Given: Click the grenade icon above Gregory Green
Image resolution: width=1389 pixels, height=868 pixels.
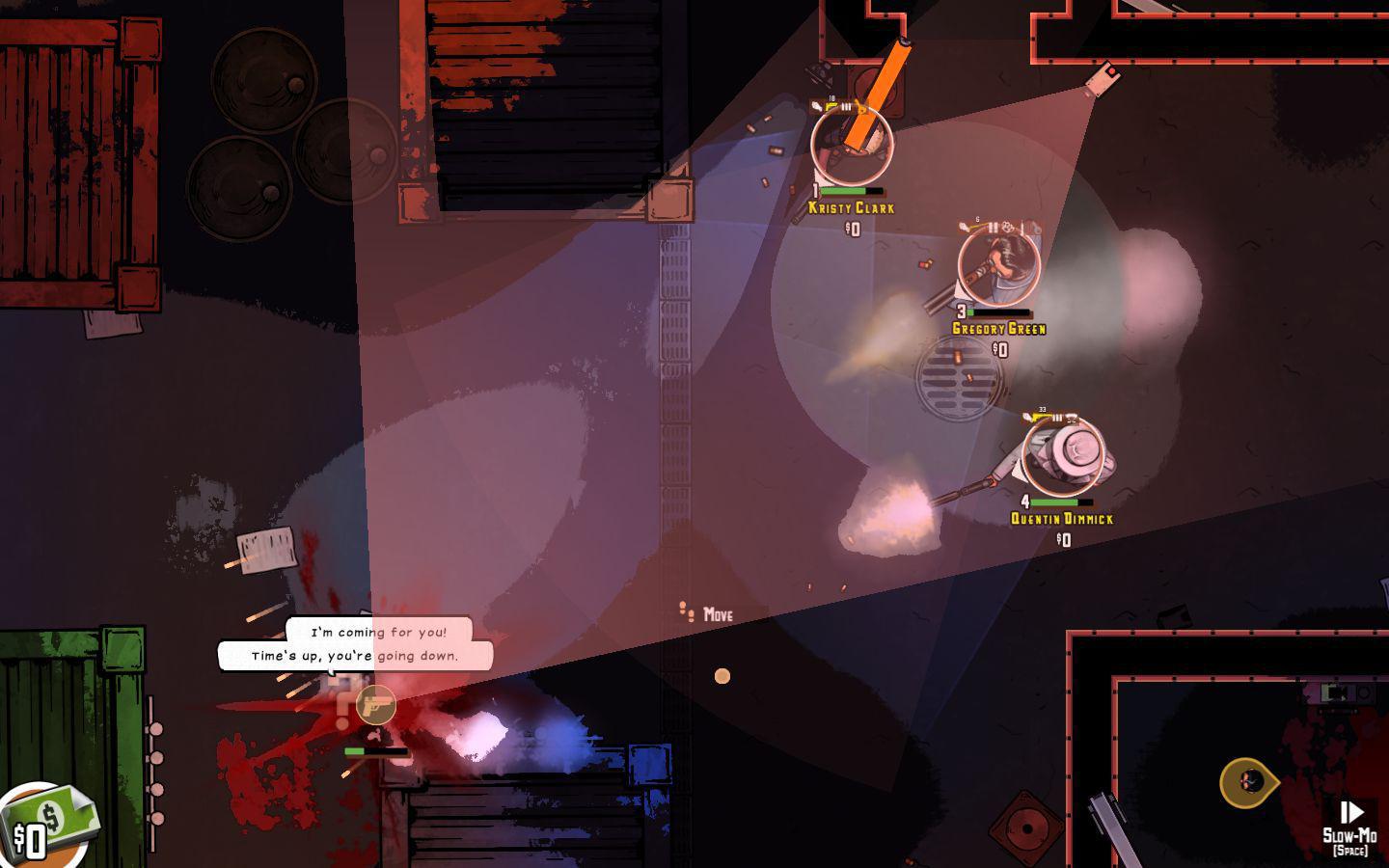Looking at the screenshot, I should coord(1008,227).
